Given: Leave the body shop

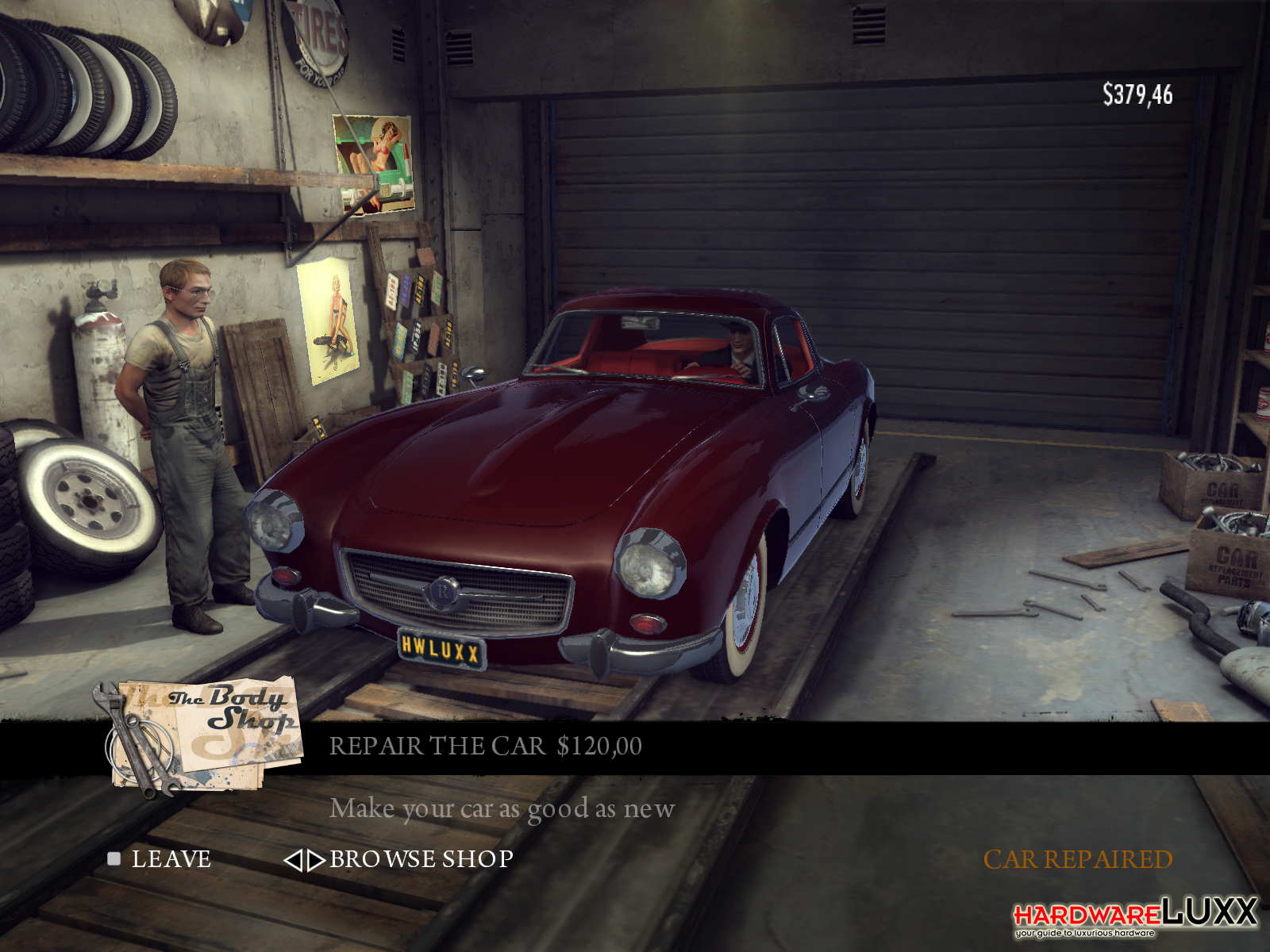Looking at the screenshot, I should click(170, 859).
